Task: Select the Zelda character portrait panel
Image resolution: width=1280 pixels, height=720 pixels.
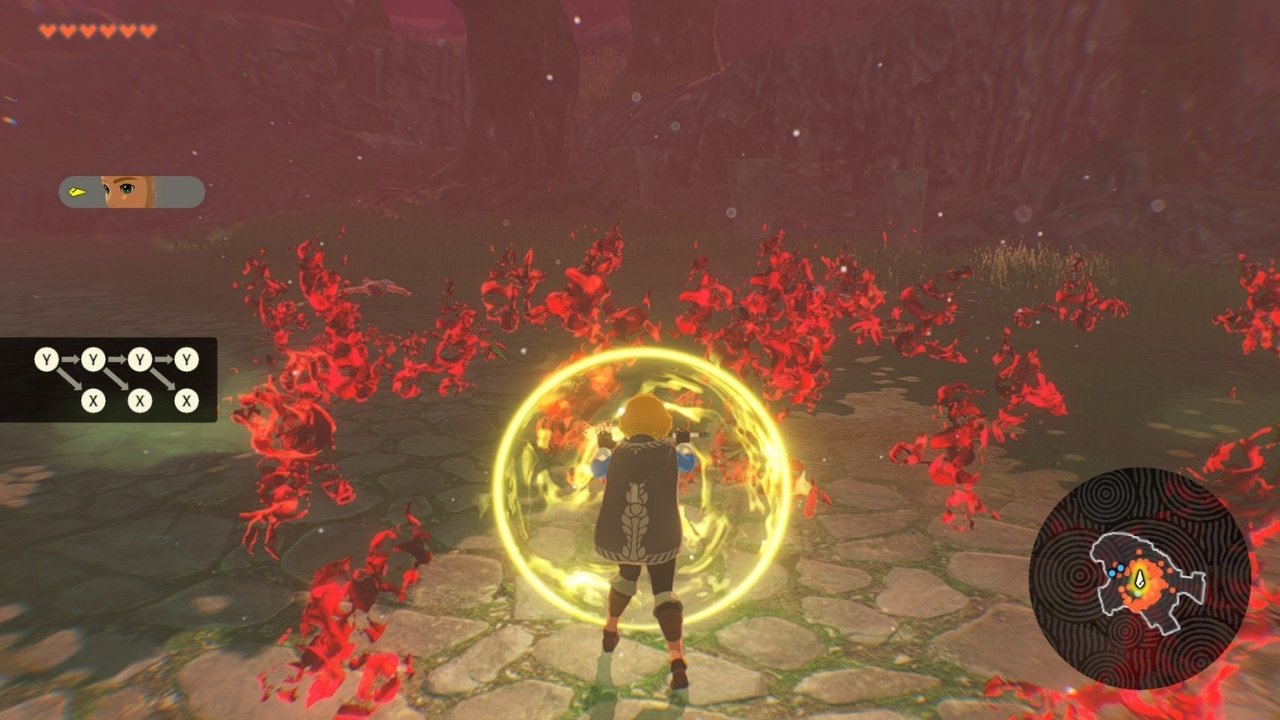Action: click(131, 192)
